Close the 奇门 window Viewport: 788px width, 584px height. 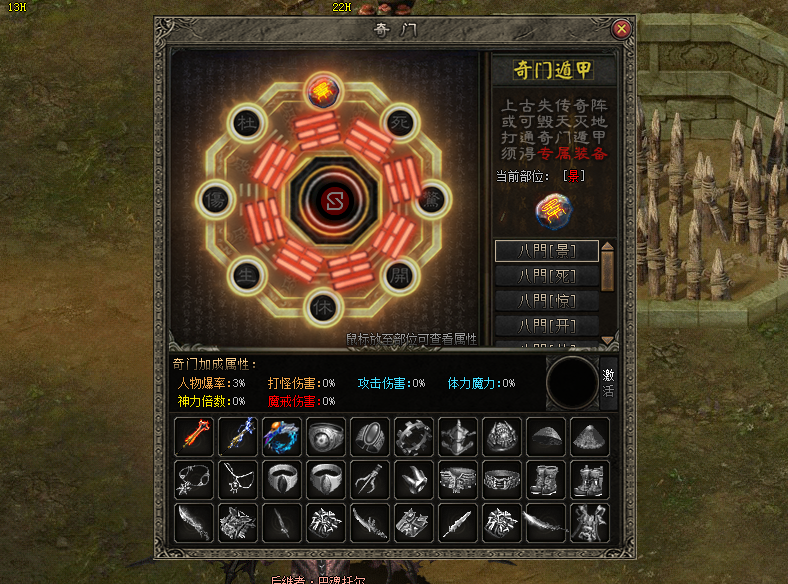(622, 29)
